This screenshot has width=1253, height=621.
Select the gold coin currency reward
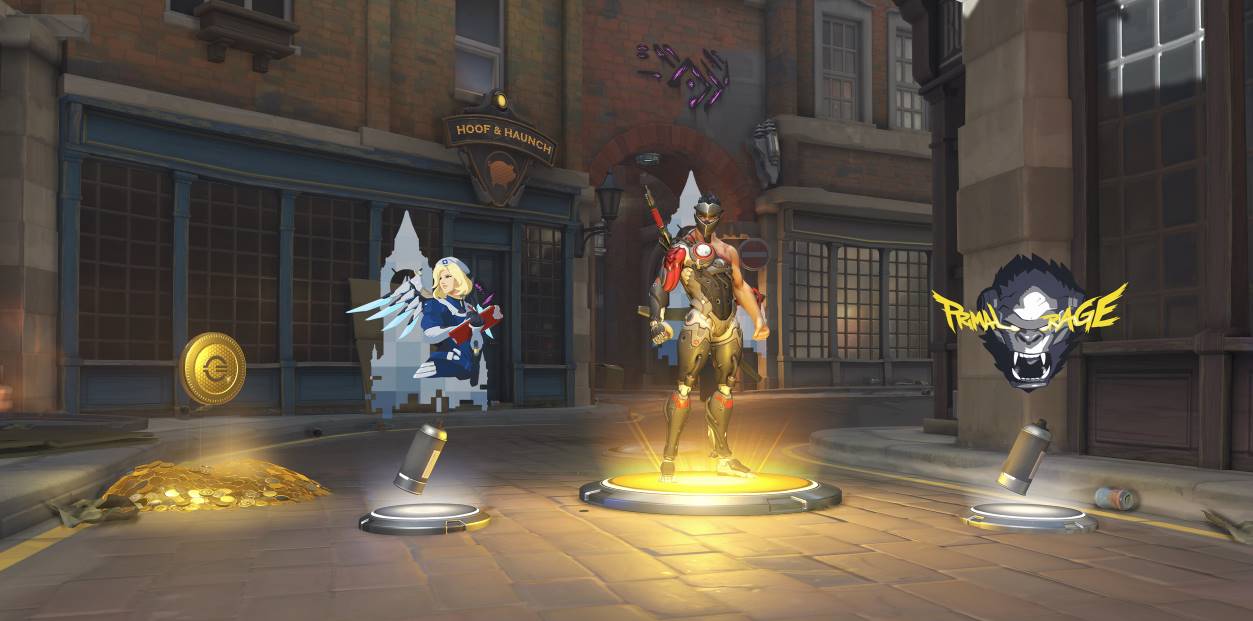point(212,369)
